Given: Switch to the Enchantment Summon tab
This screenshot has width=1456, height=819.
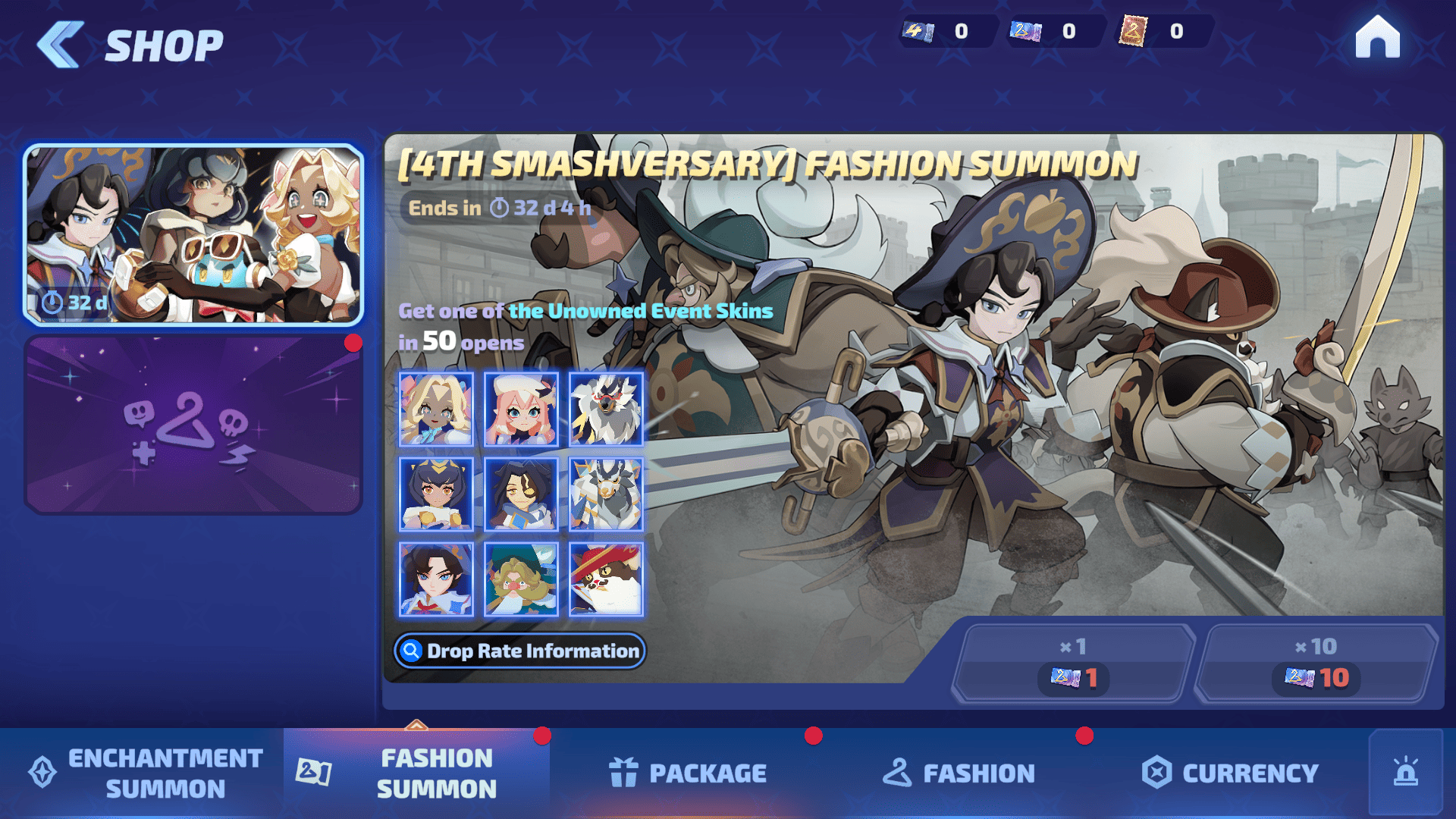Looking at the screenshot, I should 144,773.
